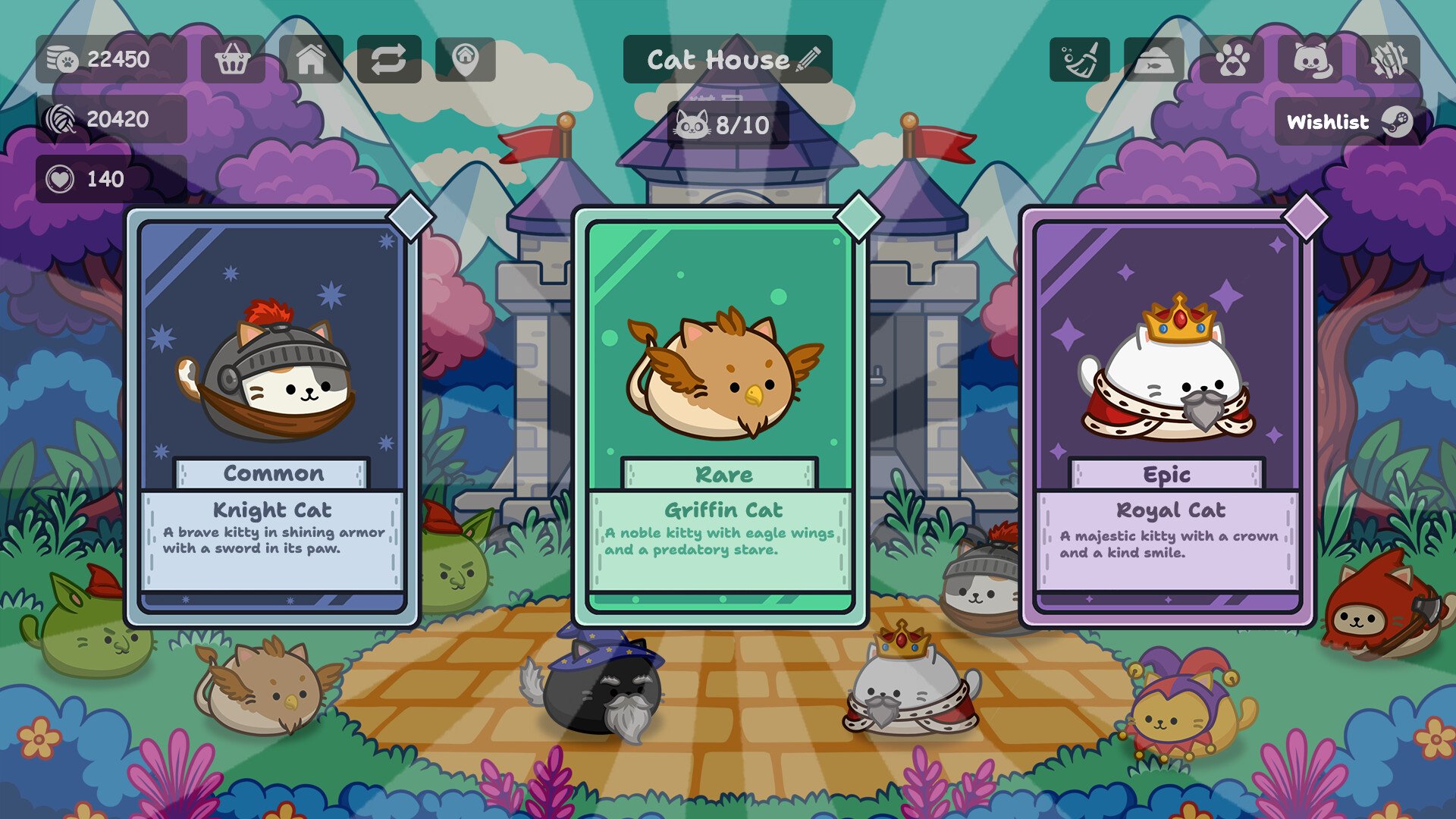This screenshot has height=819, width=1456.
Task: Choose the Common Knight Cat card
Action: (272, 417)
